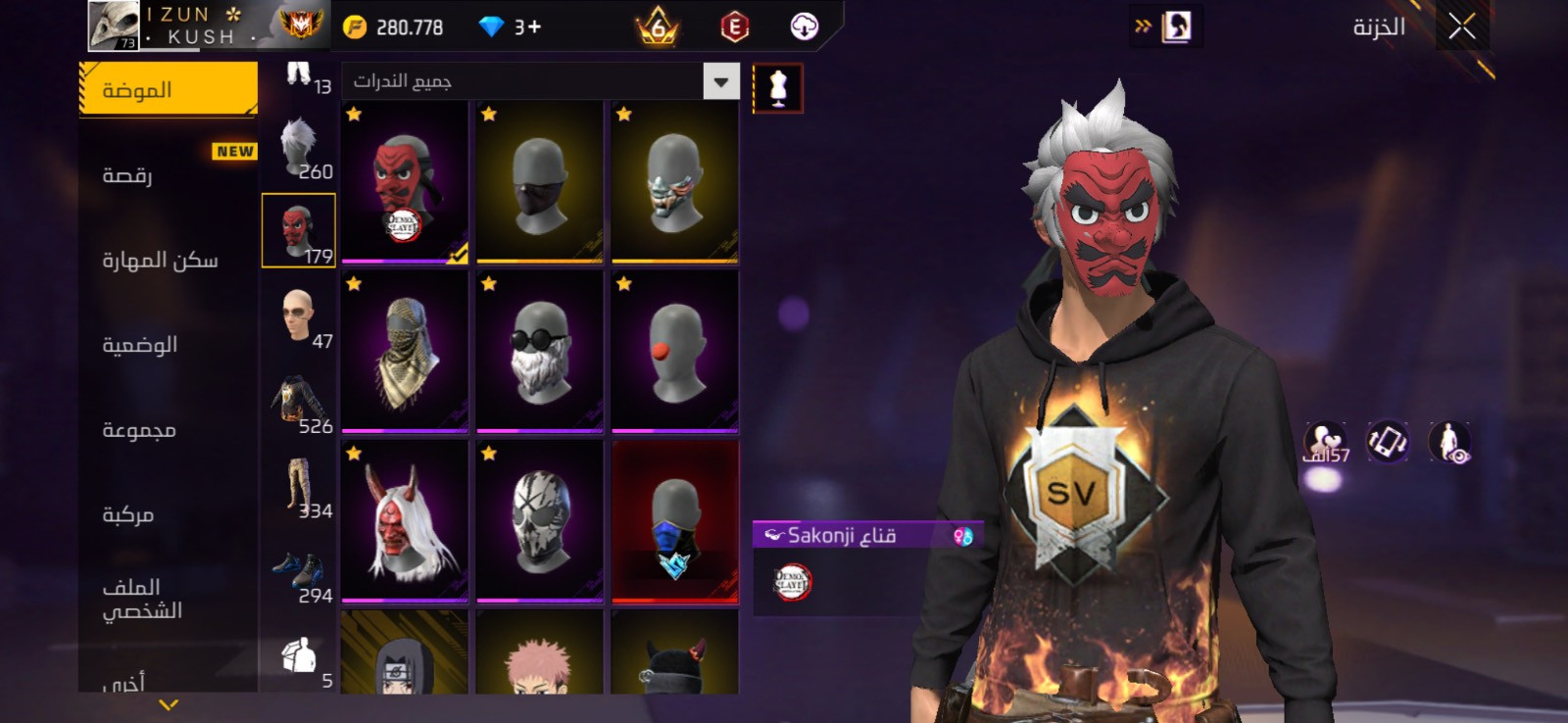The width and height of the screenshot is (1568, 723).
Task: Switch to الملف الشخصي profile tab
Action: 142,599
